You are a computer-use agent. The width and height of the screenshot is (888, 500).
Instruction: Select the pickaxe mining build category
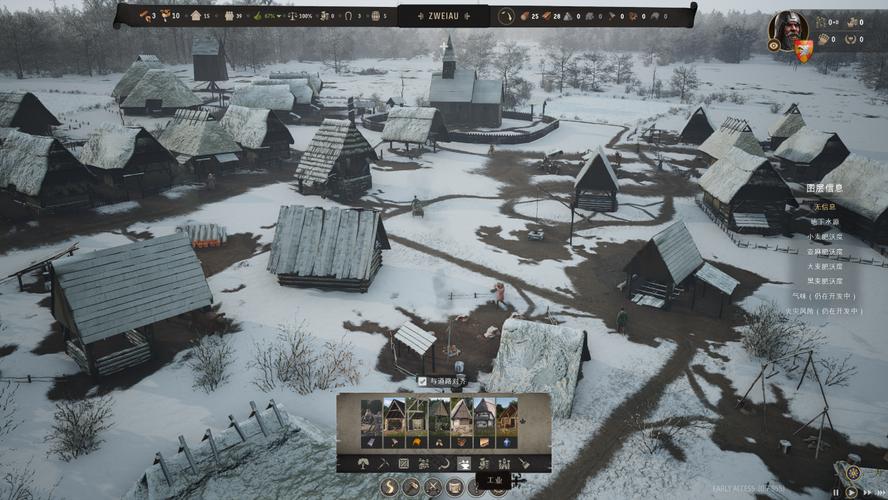(384, 464)
